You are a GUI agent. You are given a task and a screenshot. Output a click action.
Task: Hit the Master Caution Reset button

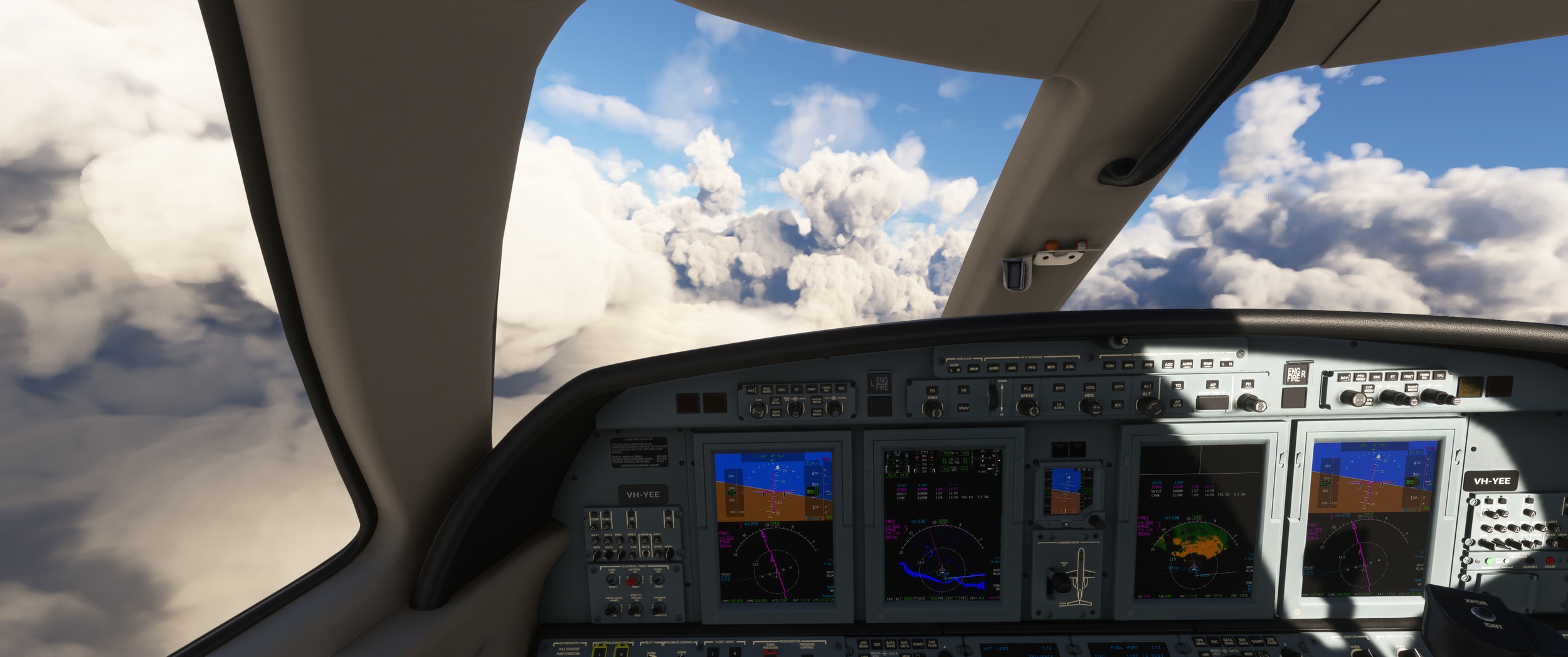(x=1469, y=387)
